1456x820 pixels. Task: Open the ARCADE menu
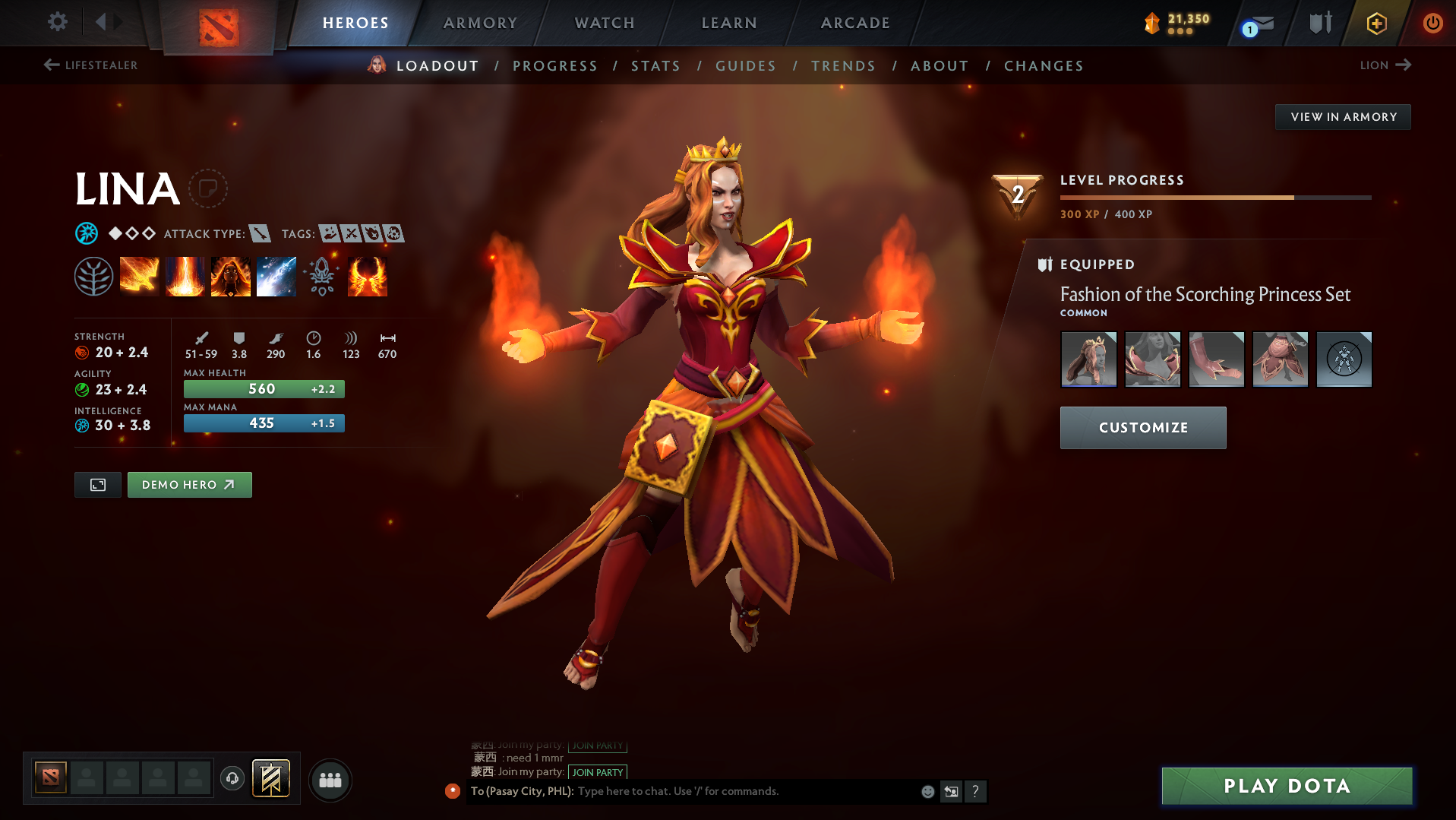(x=854, y=23)
